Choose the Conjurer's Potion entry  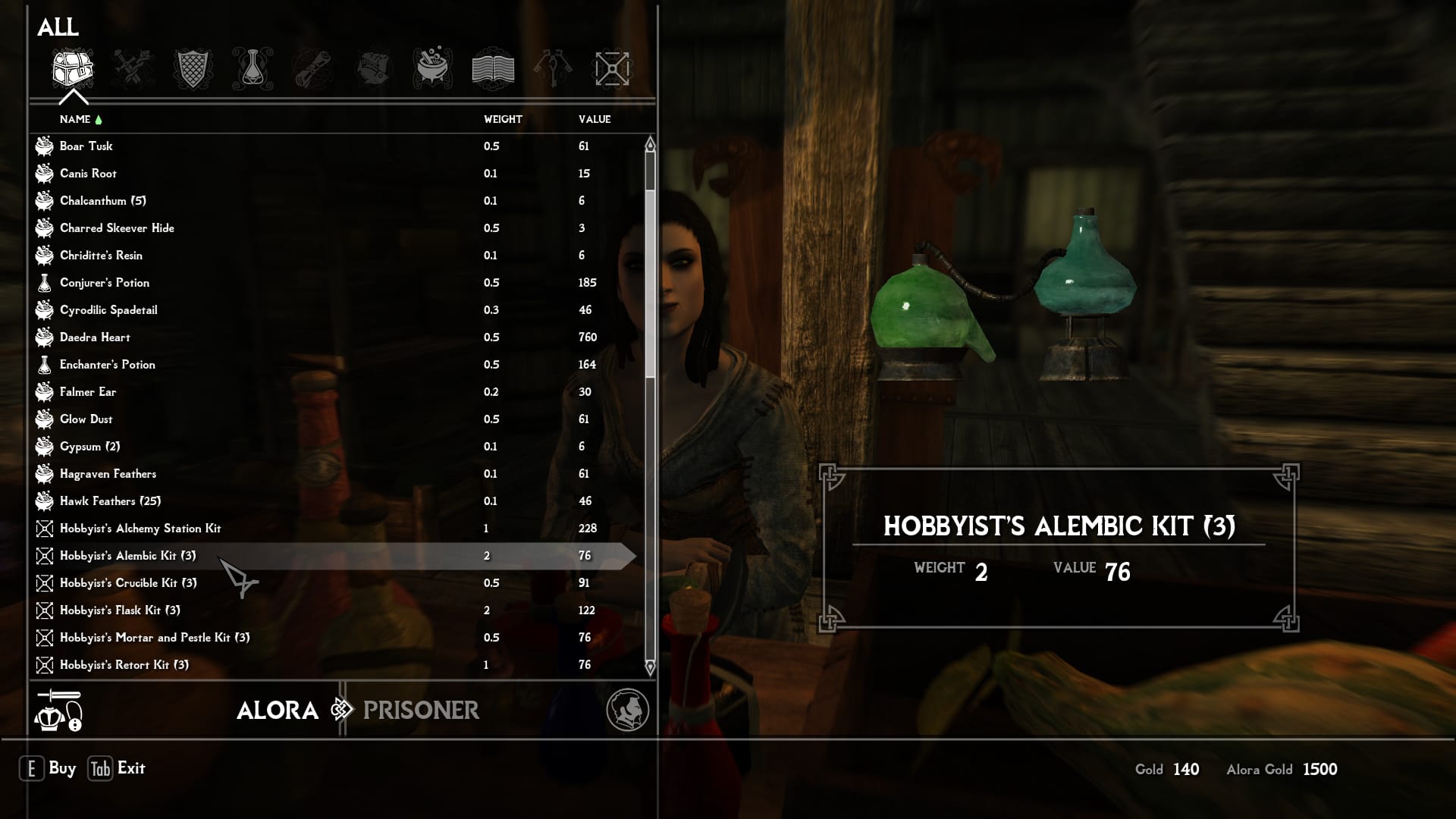pyautogui.click(x=105, y=283)
